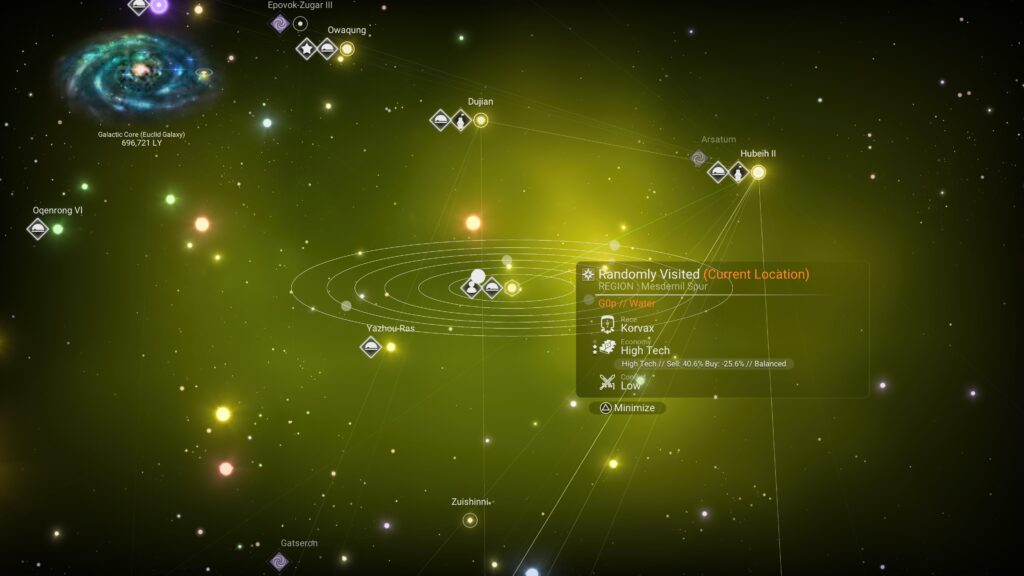
Task: Choose the Epovok-Zugar III system
Action: (300, 23)
